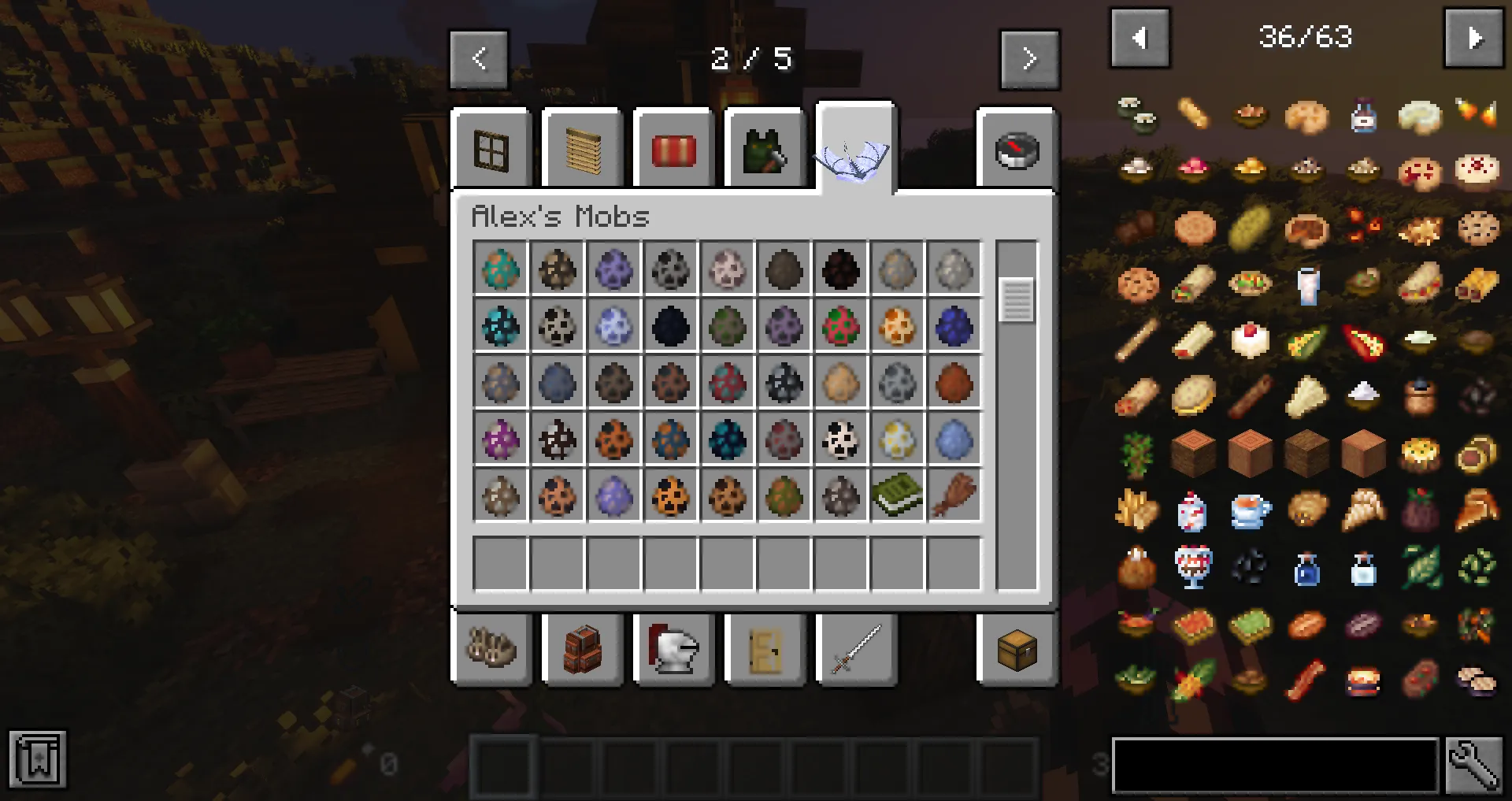Select the animal tracks tab
This screenshot has width=1512, height=801.
click(x=491, y=650)
